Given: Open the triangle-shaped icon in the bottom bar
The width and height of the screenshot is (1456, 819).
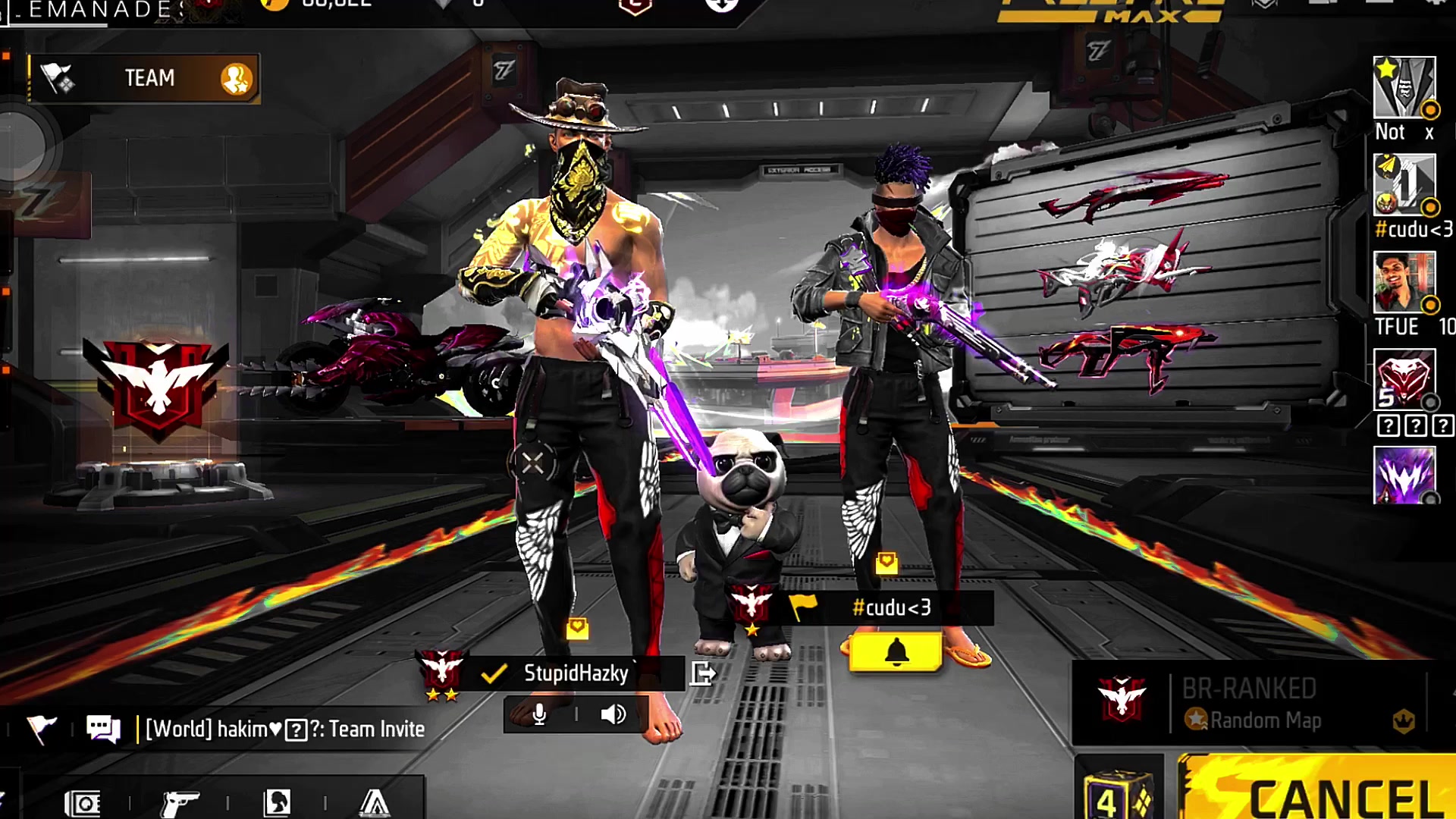Looking at the screenshot, I should coord(374,802).
